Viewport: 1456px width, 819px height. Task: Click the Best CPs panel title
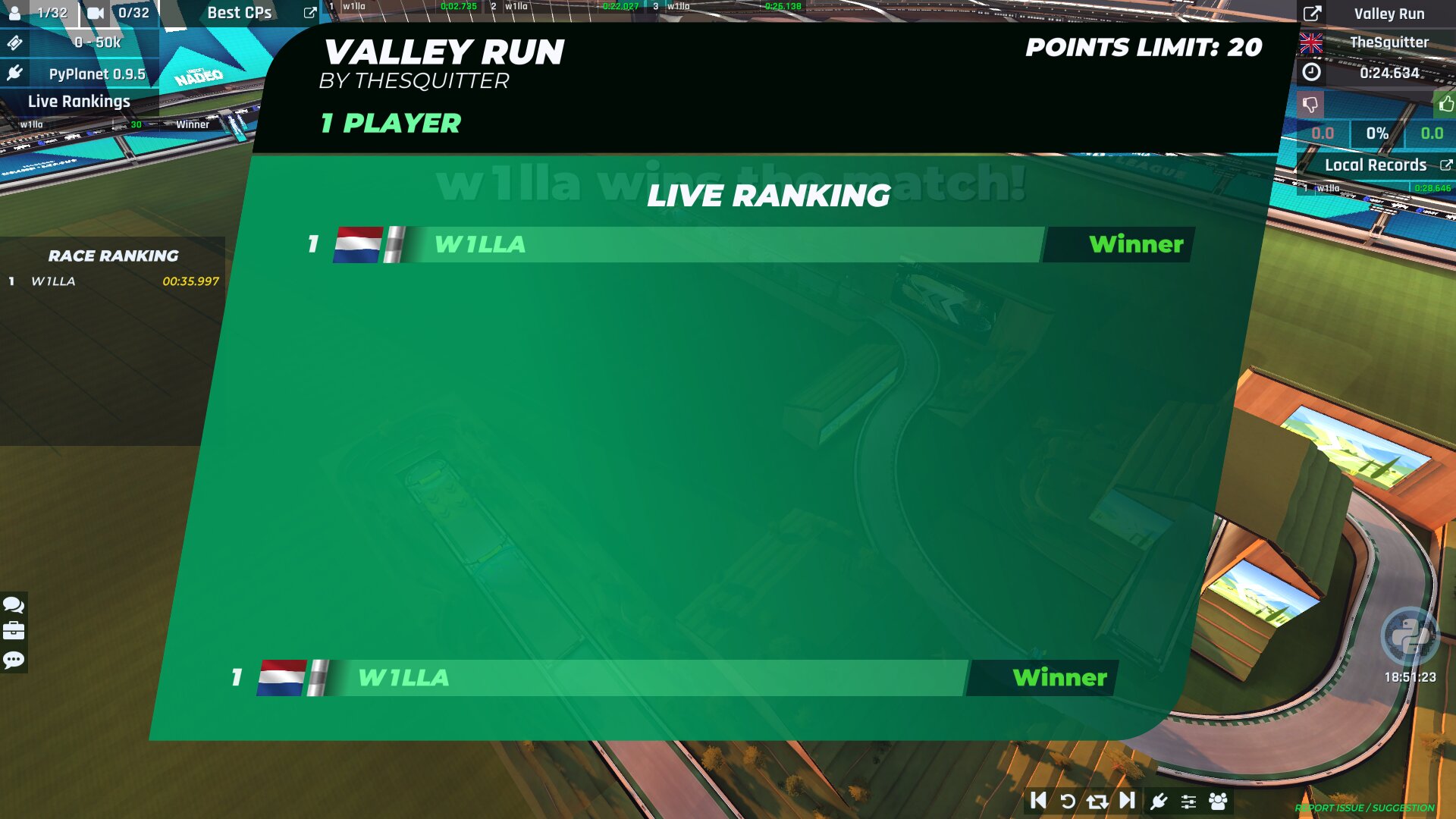(239, 13)
